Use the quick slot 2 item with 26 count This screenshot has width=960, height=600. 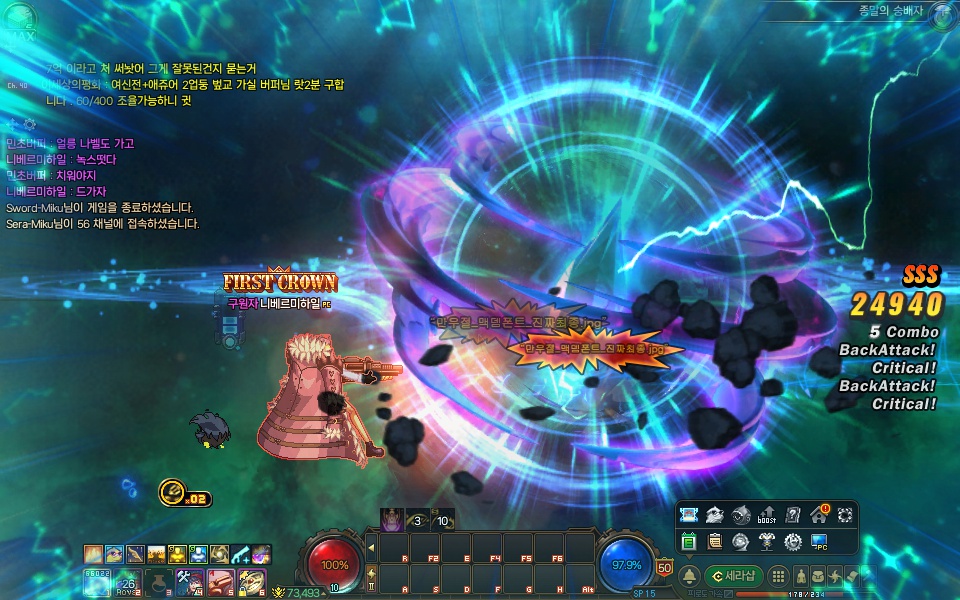click(127, 579)
